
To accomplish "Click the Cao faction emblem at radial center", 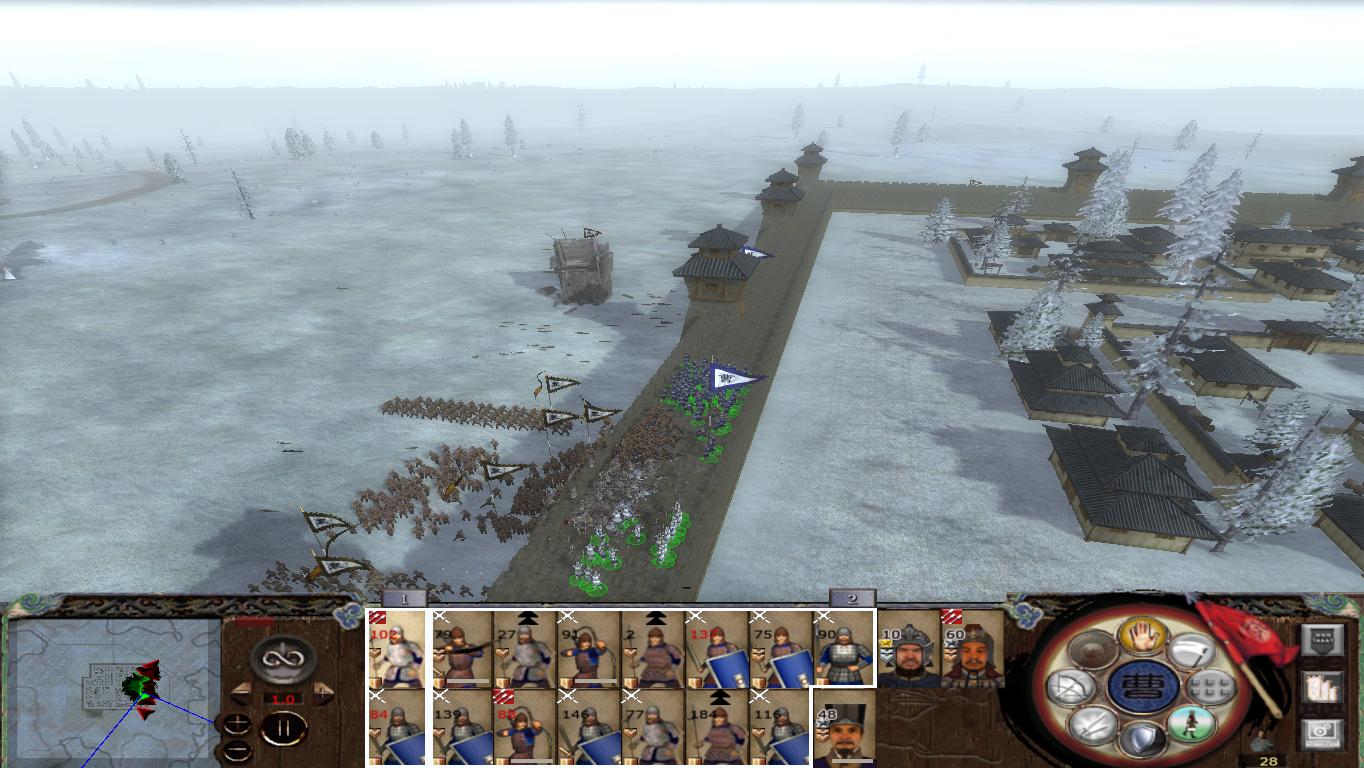I will tap(1146, 687).
